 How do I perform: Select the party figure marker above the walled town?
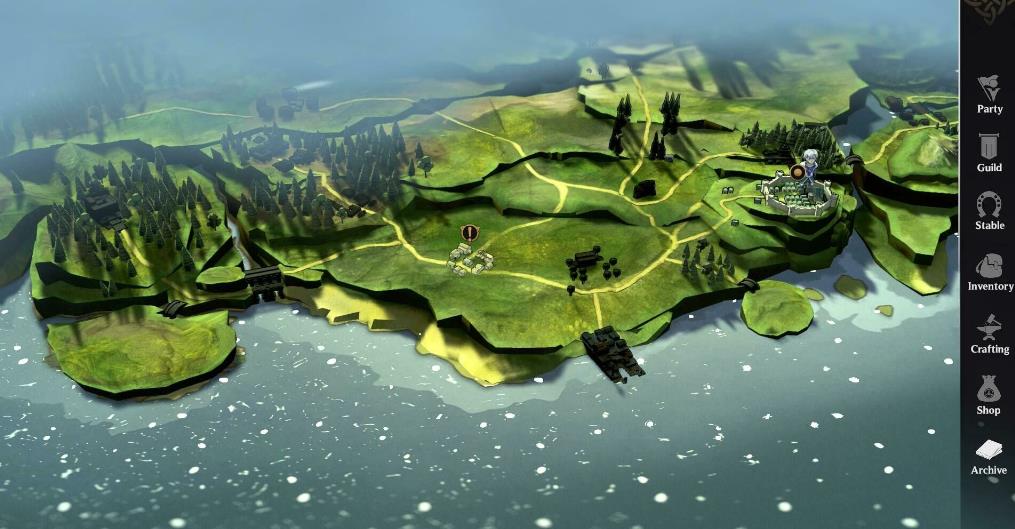coord(810,165)
